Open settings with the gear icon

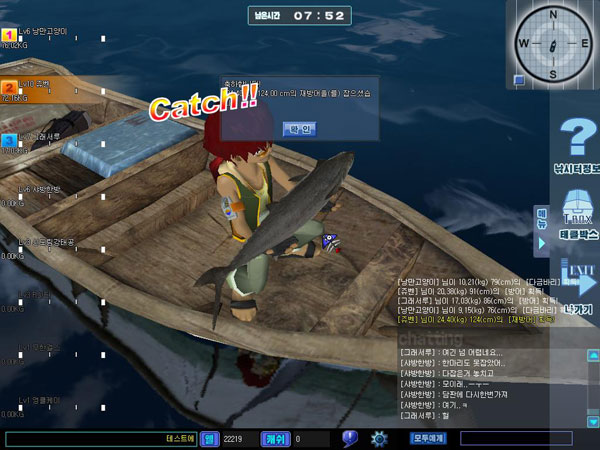pyautogui.click(x=379, y=438)
